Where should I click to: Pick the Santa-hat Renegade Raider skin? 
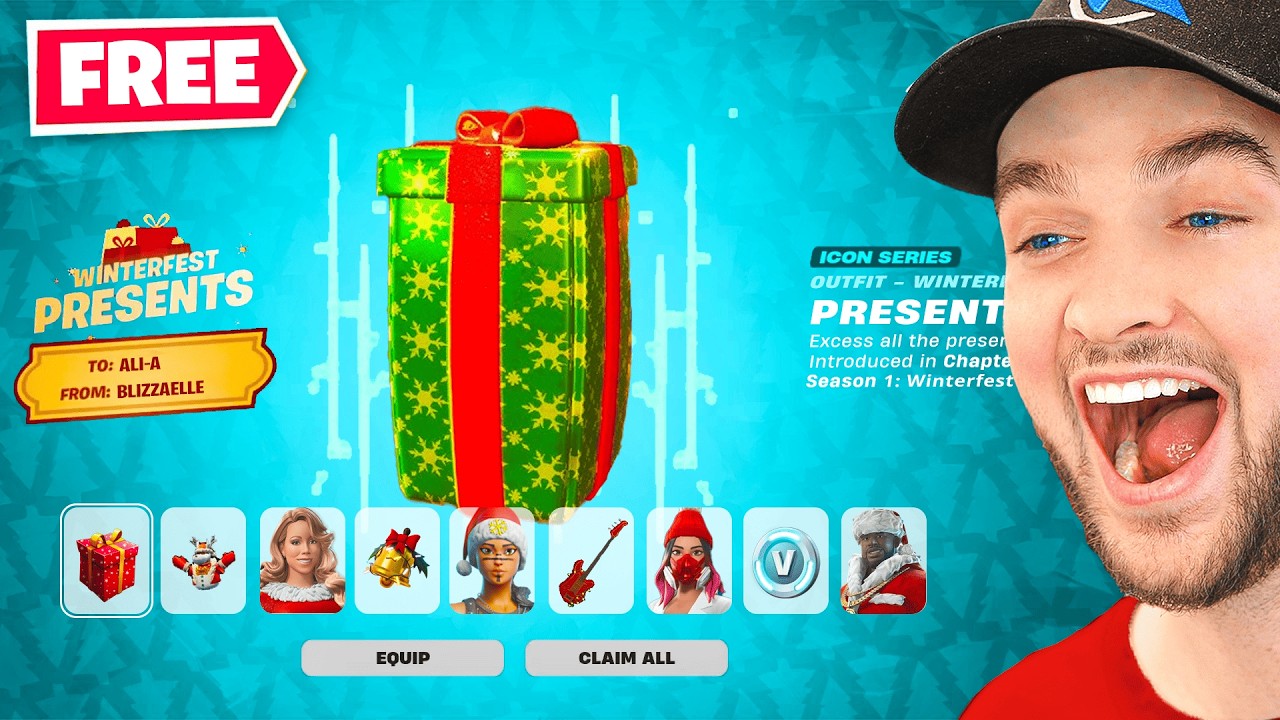(494, 561)
